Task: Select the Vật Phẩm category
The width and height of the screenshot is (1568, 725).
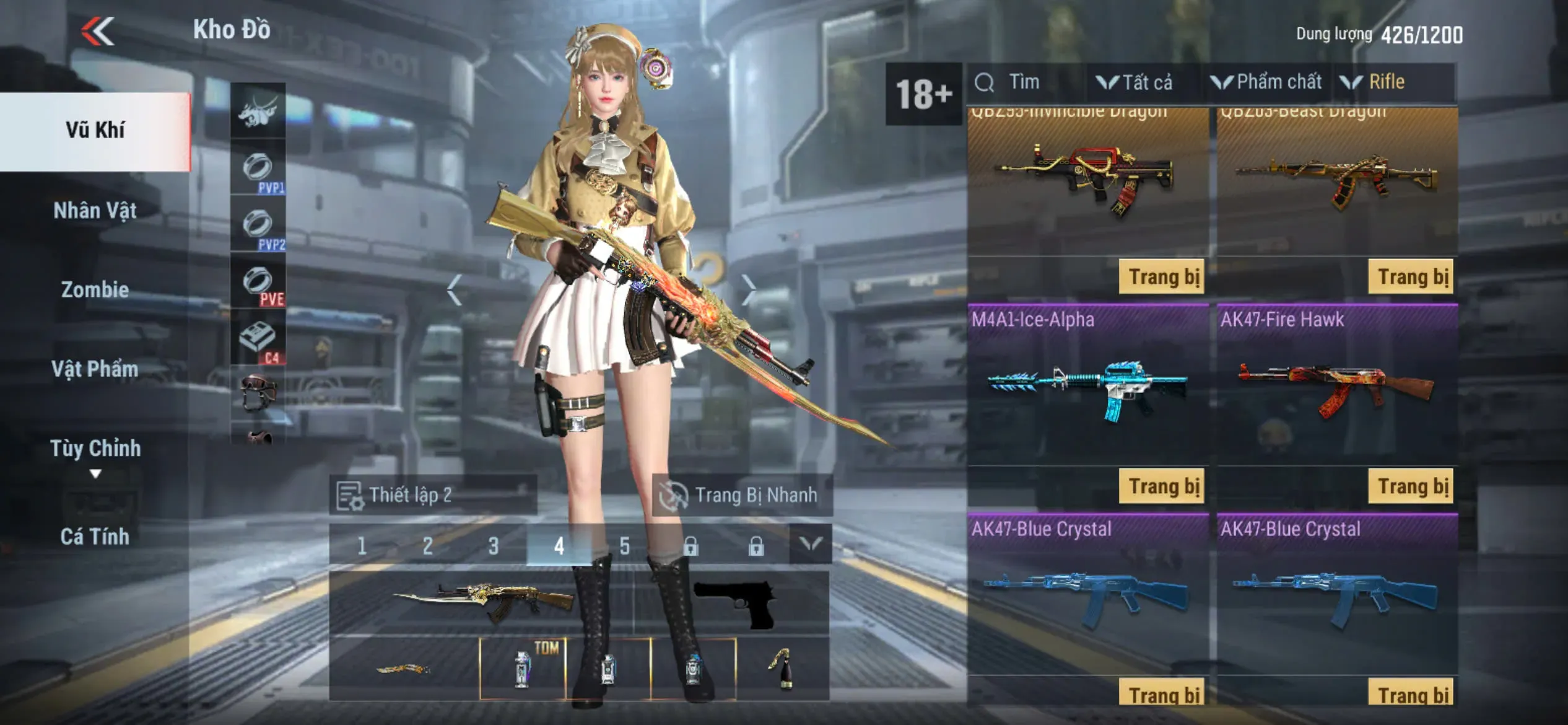Action: [95, 369]
